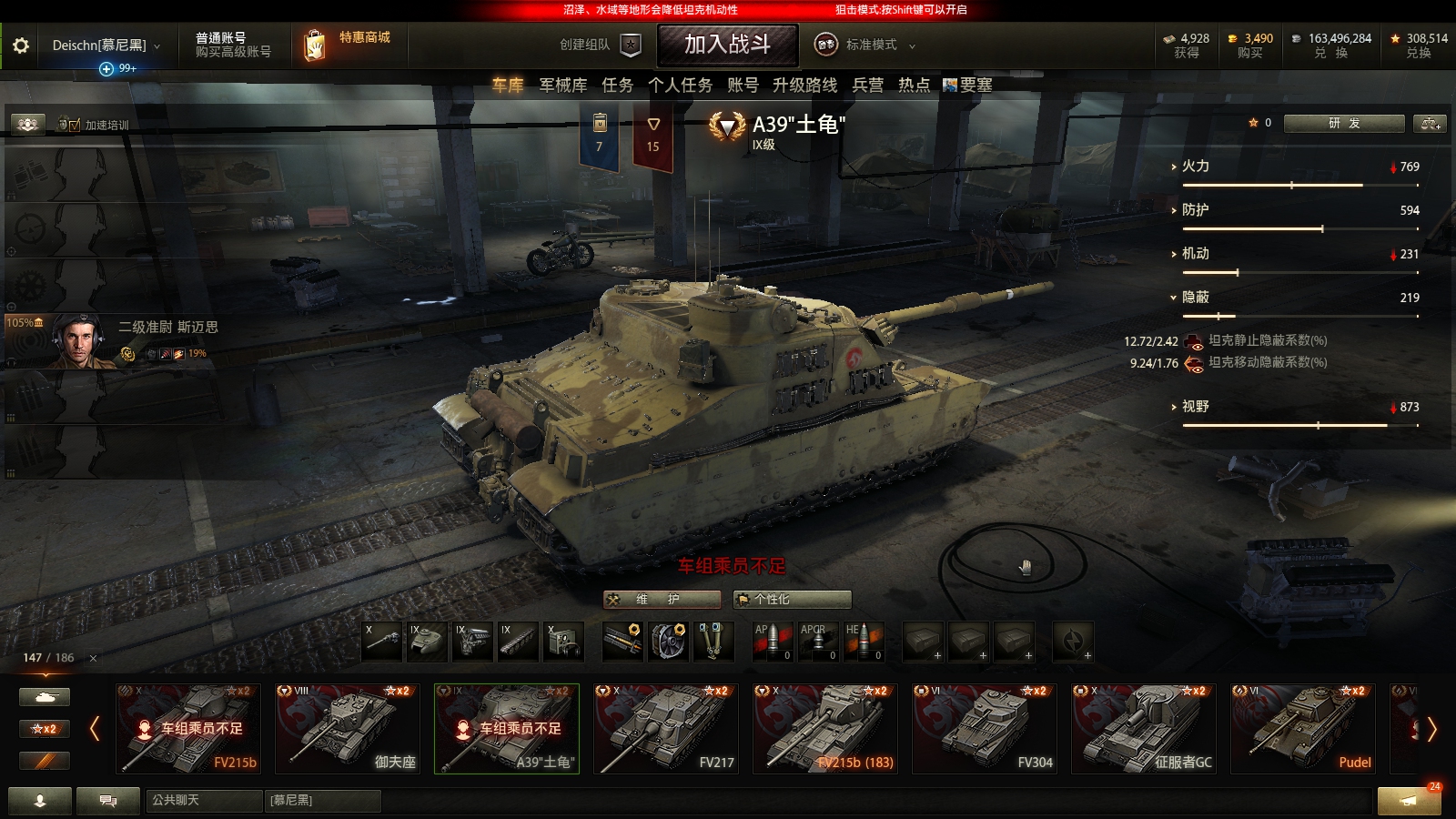Switch to the 军械库 tab
This screenshot has height=819, width=1456.
point(562,85)
